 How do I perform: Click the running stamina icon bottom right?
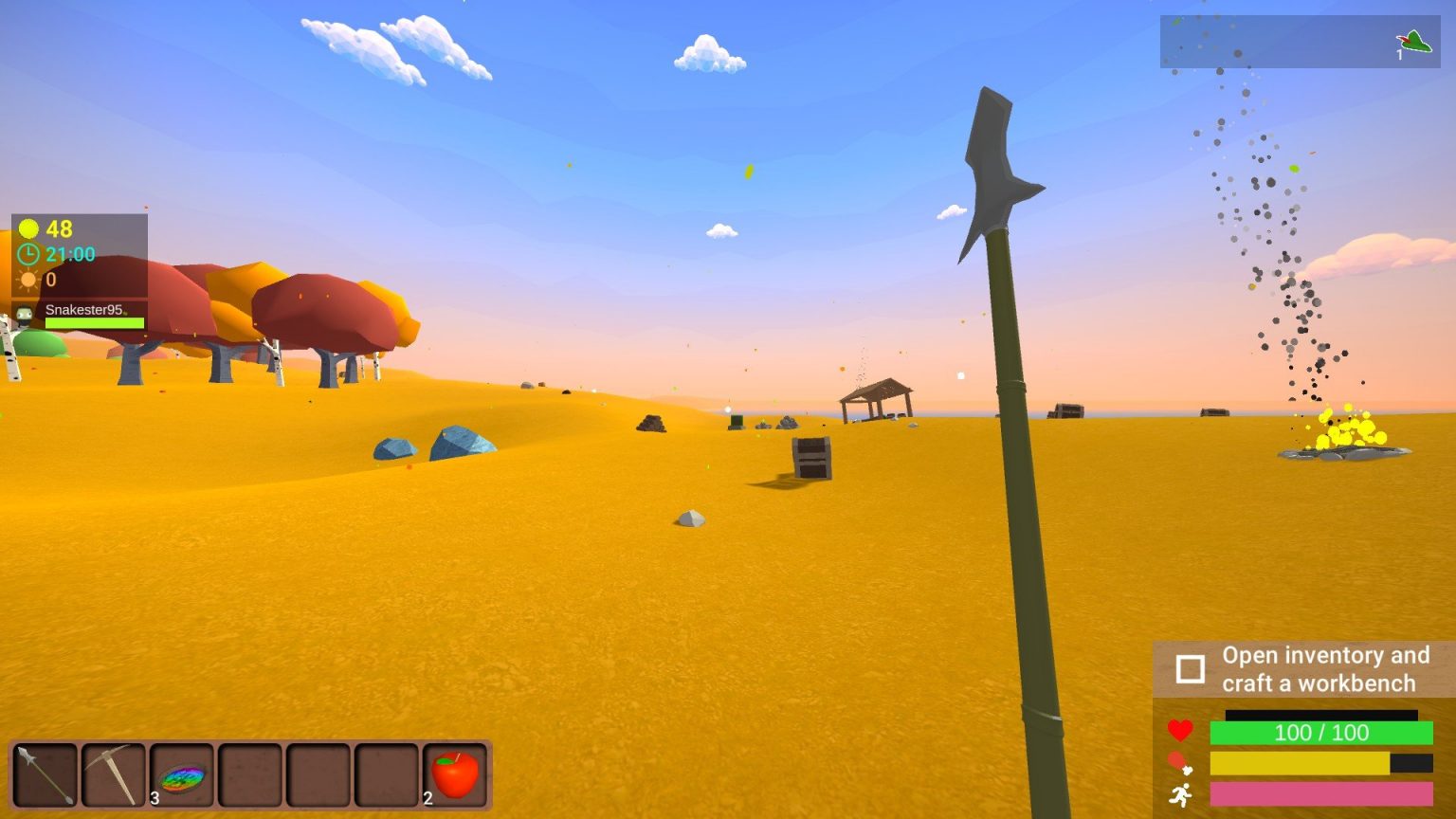1180,792
